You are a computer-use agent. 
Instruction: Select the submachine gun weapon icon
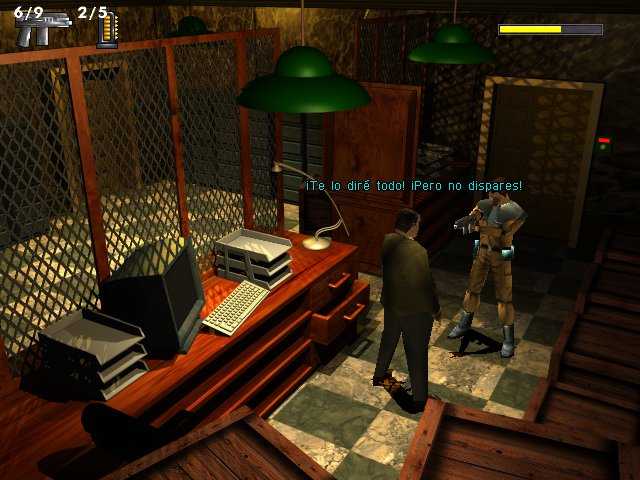coord(40,30)
